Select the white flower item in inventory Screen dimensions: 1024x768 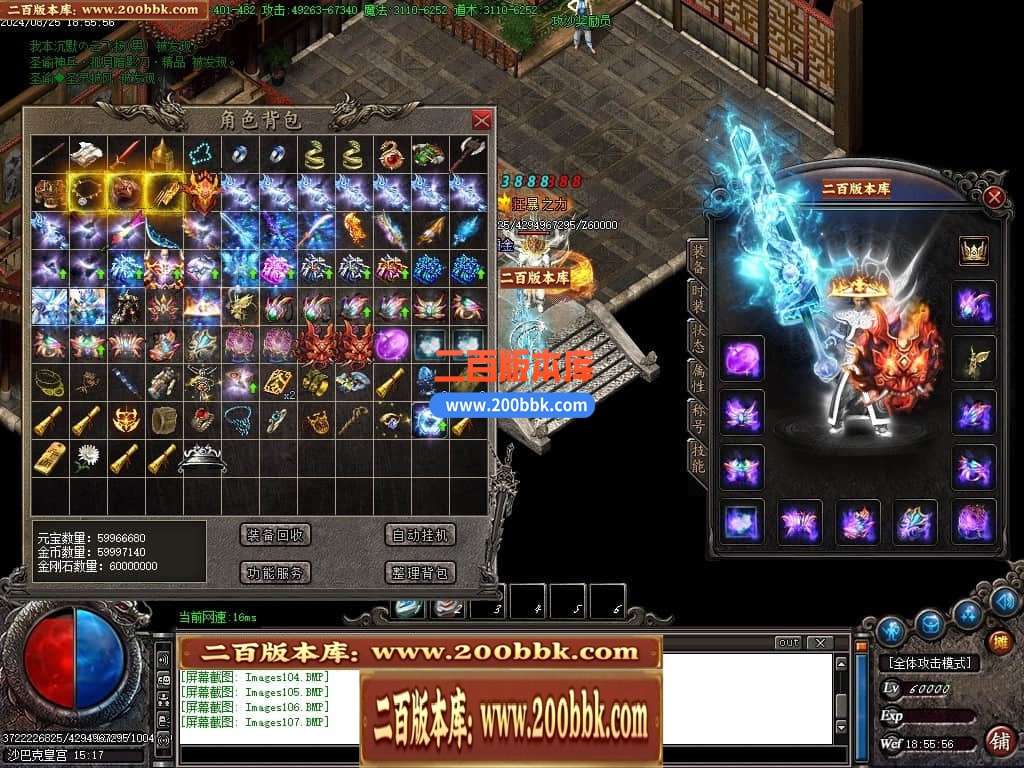tap(85, 459)
